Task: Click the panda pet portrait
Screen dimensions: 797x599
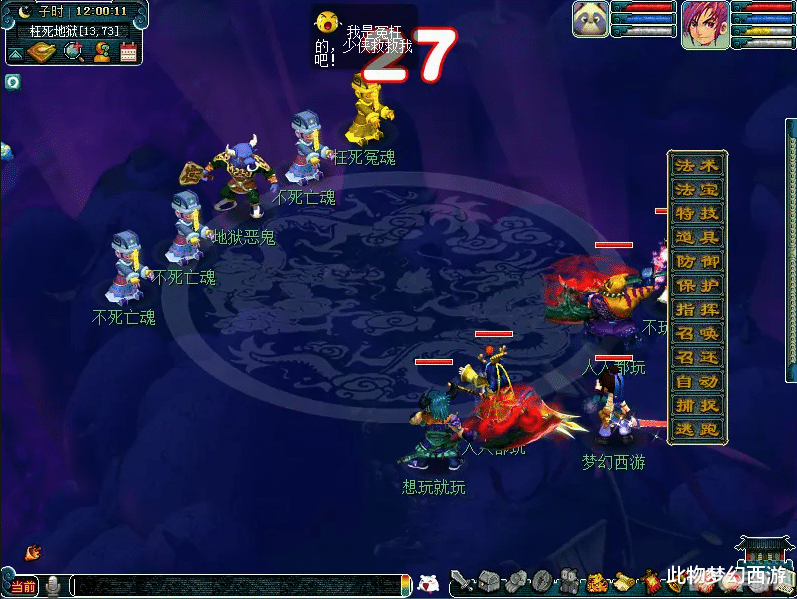Action: (590, 20)
